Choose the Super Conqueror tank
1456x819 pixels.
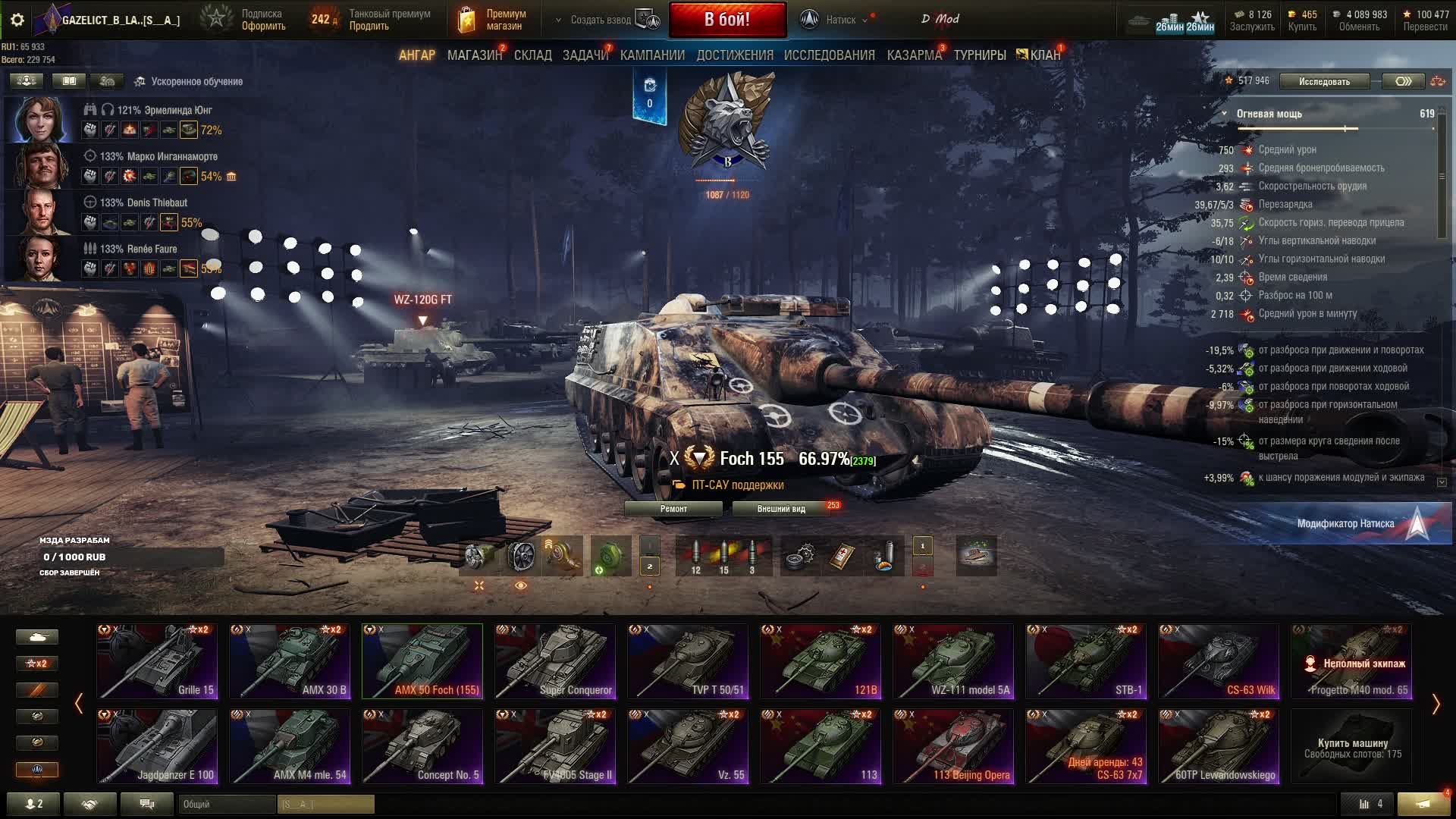click(x=555, y=661)
